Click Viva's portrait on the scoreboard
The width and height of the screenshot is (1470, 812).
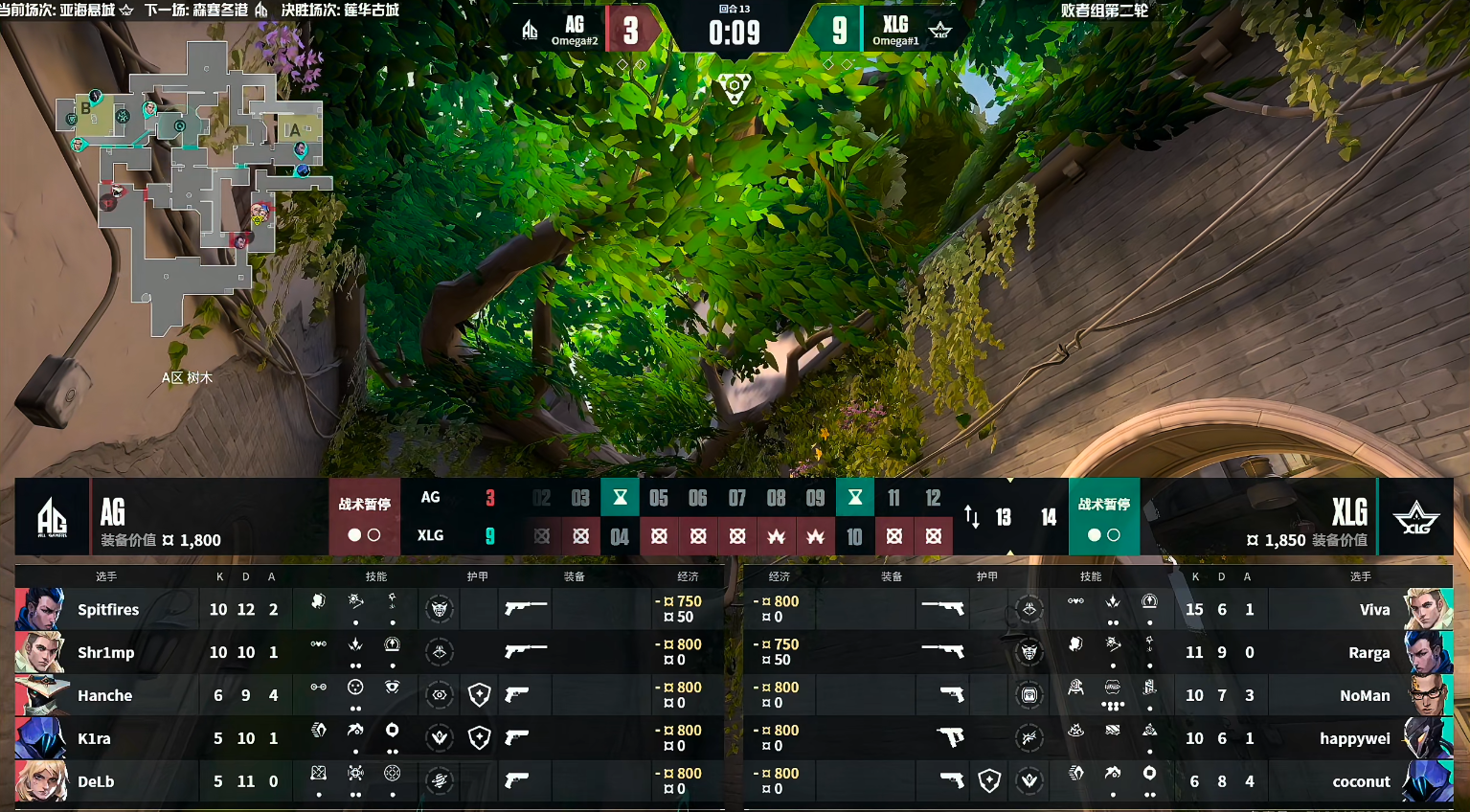point(1428,609)
